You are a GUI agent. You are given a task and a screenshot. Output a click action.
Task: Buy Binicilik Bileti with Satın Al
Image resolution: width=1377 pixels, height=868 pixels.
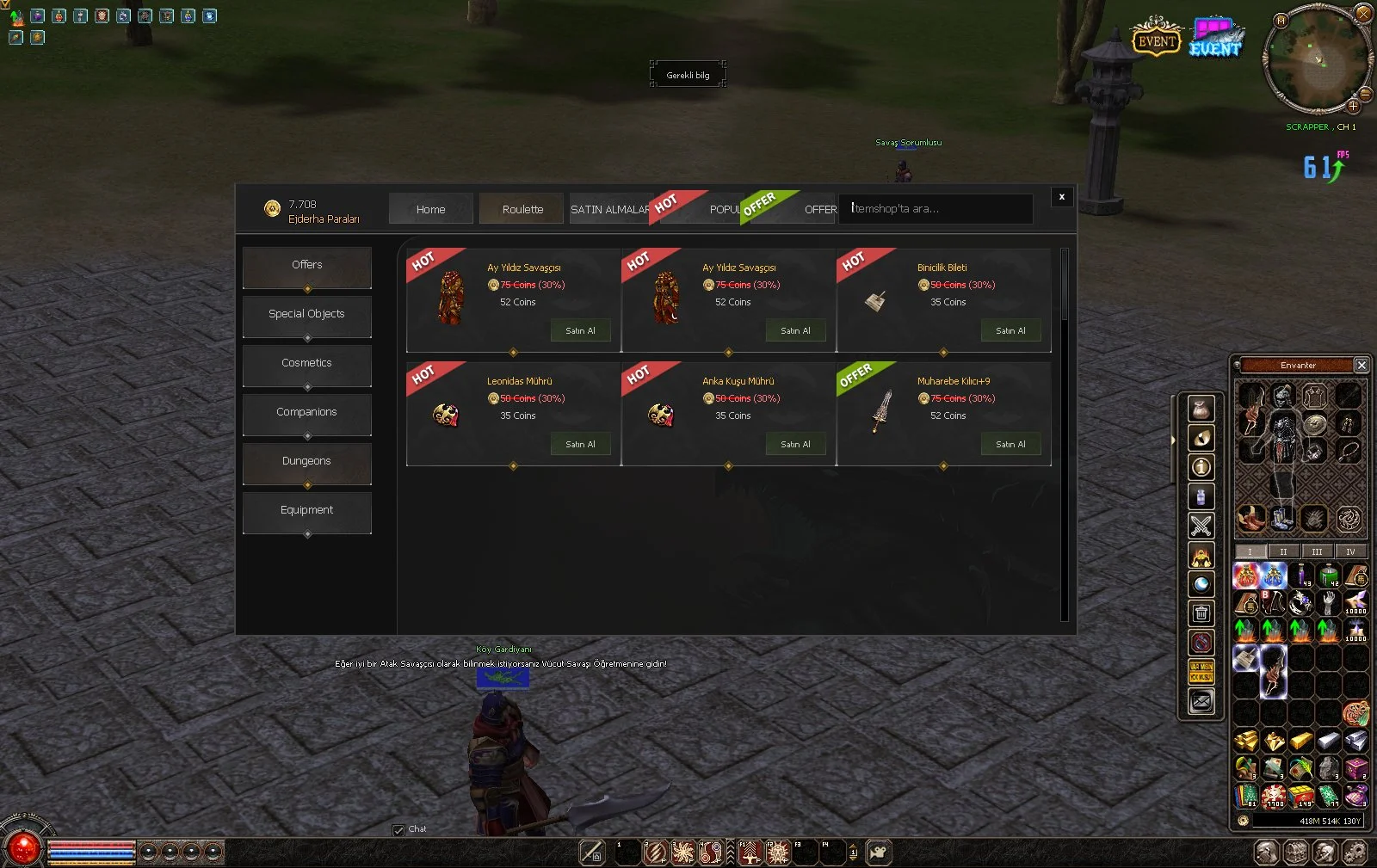click(x=1010, y=331)
